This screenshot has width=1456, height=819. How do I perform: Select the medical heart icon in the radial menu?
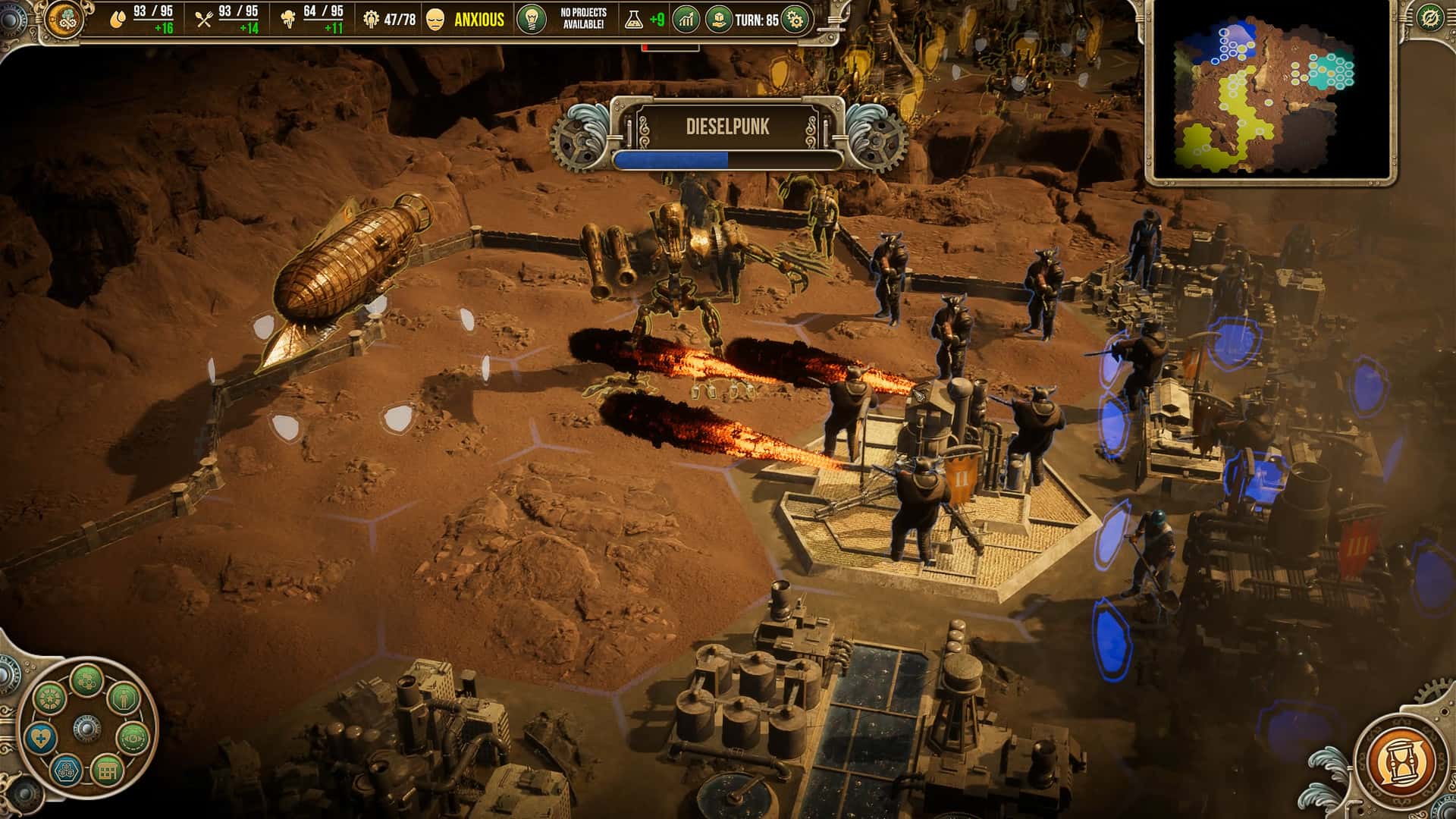(x=41, y=737)
